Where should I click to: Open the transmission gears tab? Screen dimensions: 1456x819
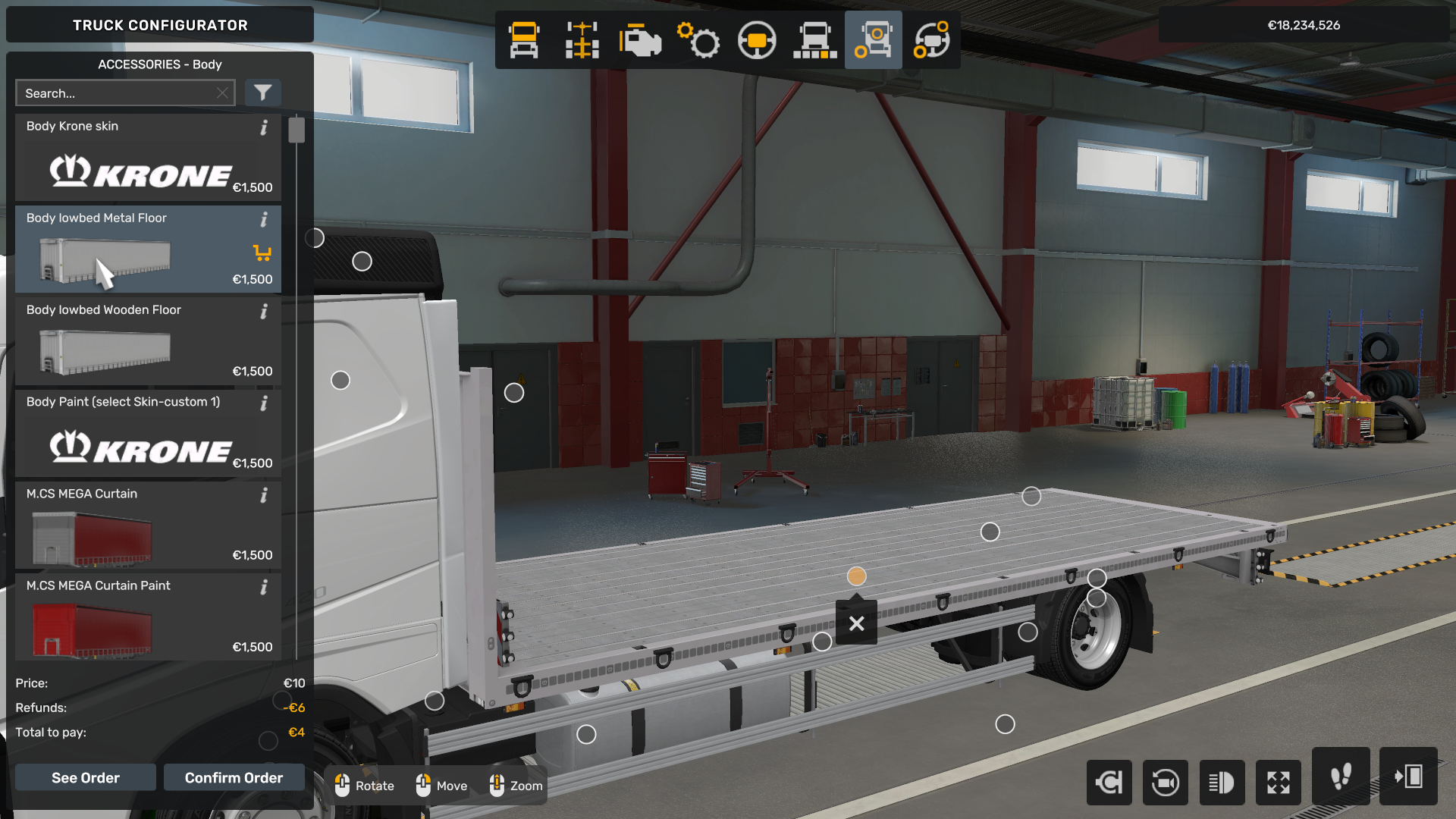[x=698, y=40]
